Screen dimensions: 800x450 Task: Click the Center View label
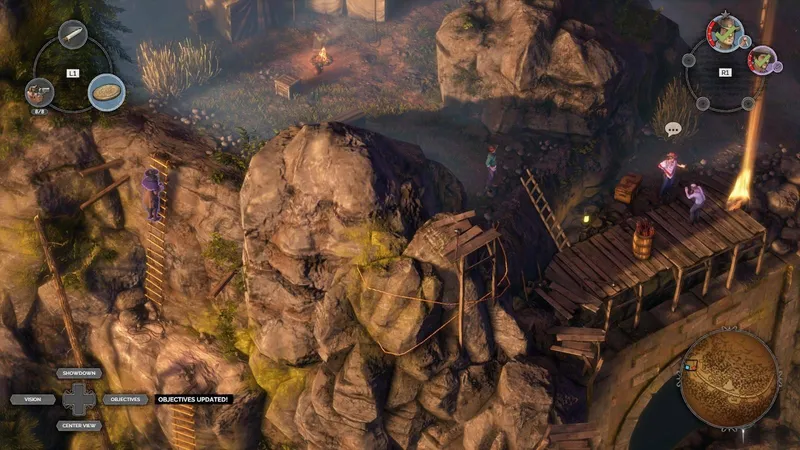(79, 425)
